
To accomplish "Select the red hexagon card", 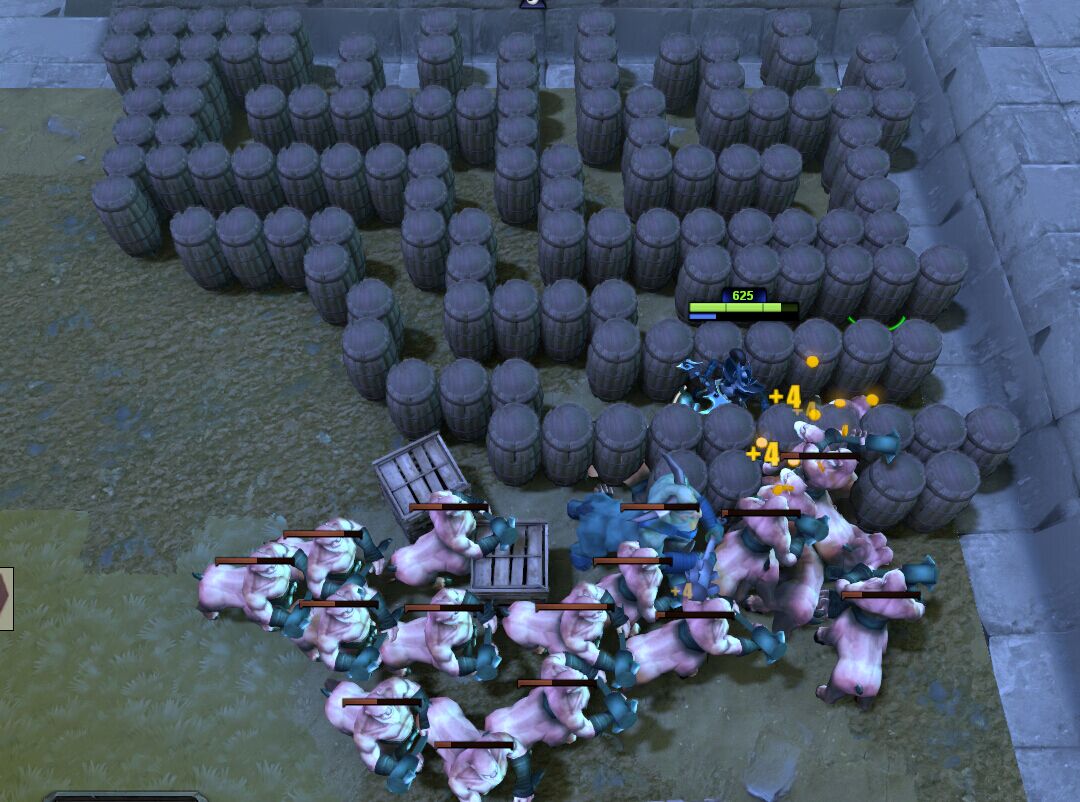I will (x=5, y=598).
